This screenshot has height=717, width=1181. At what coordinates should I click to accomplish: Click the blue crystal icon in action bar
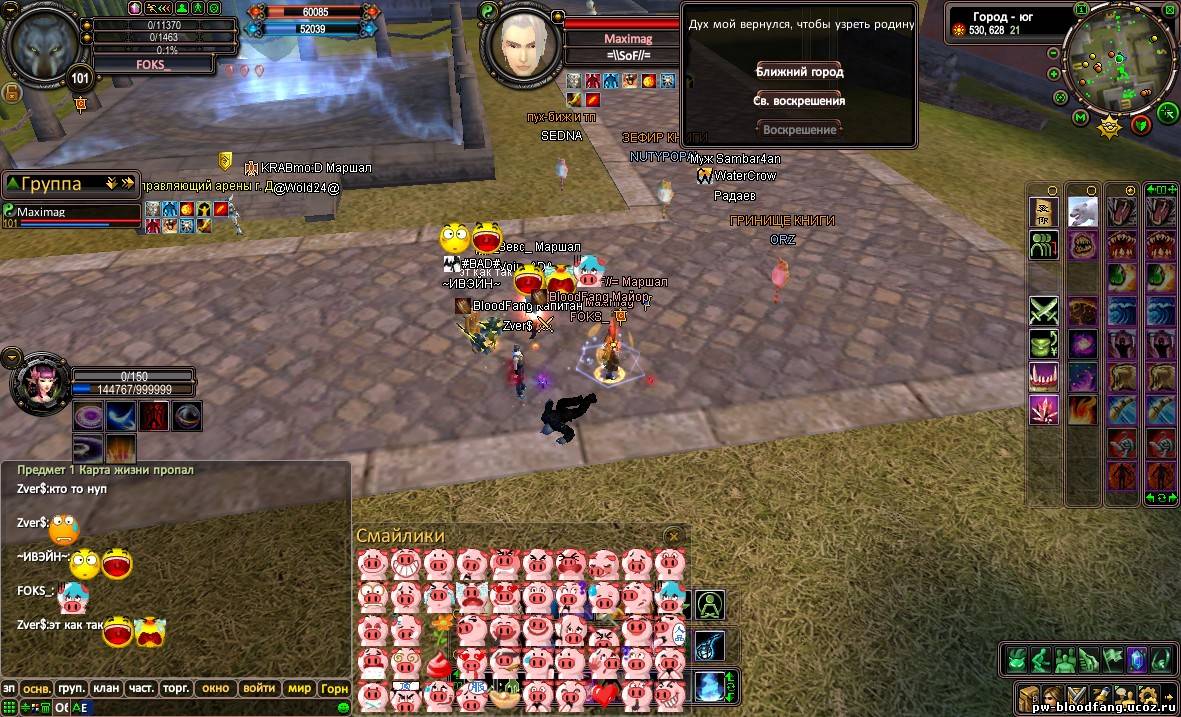click(1136, 659)
